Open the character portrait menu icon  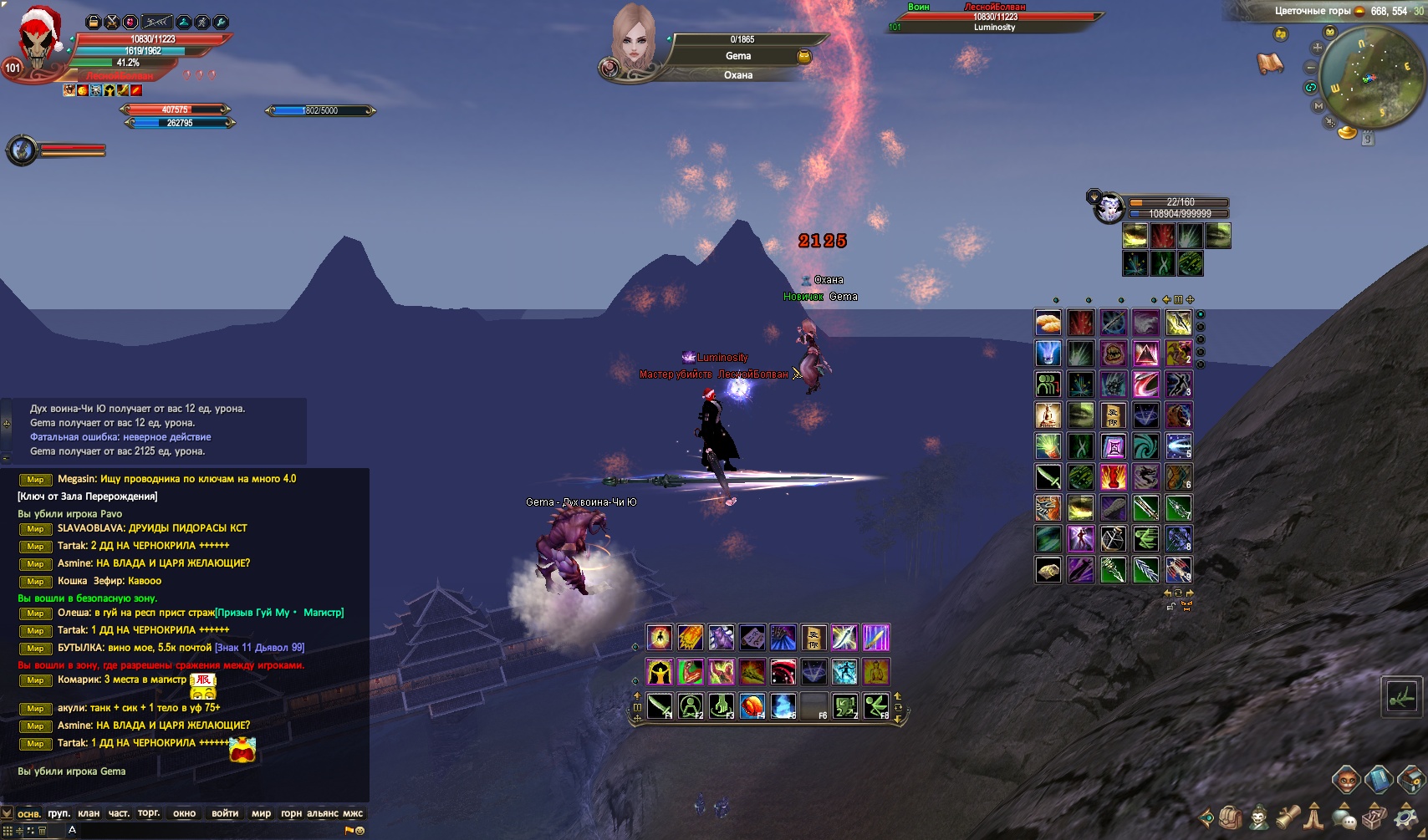click(1258, 817)
